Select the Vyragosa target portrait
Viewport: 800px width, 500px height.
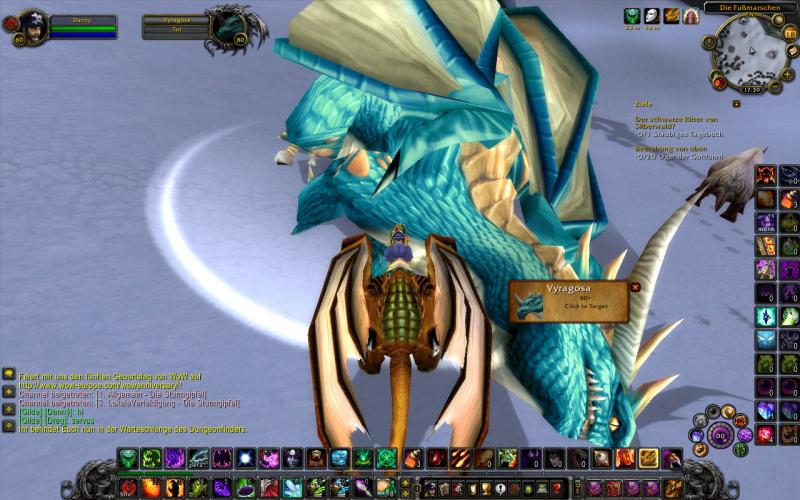[x=228, y=25]
